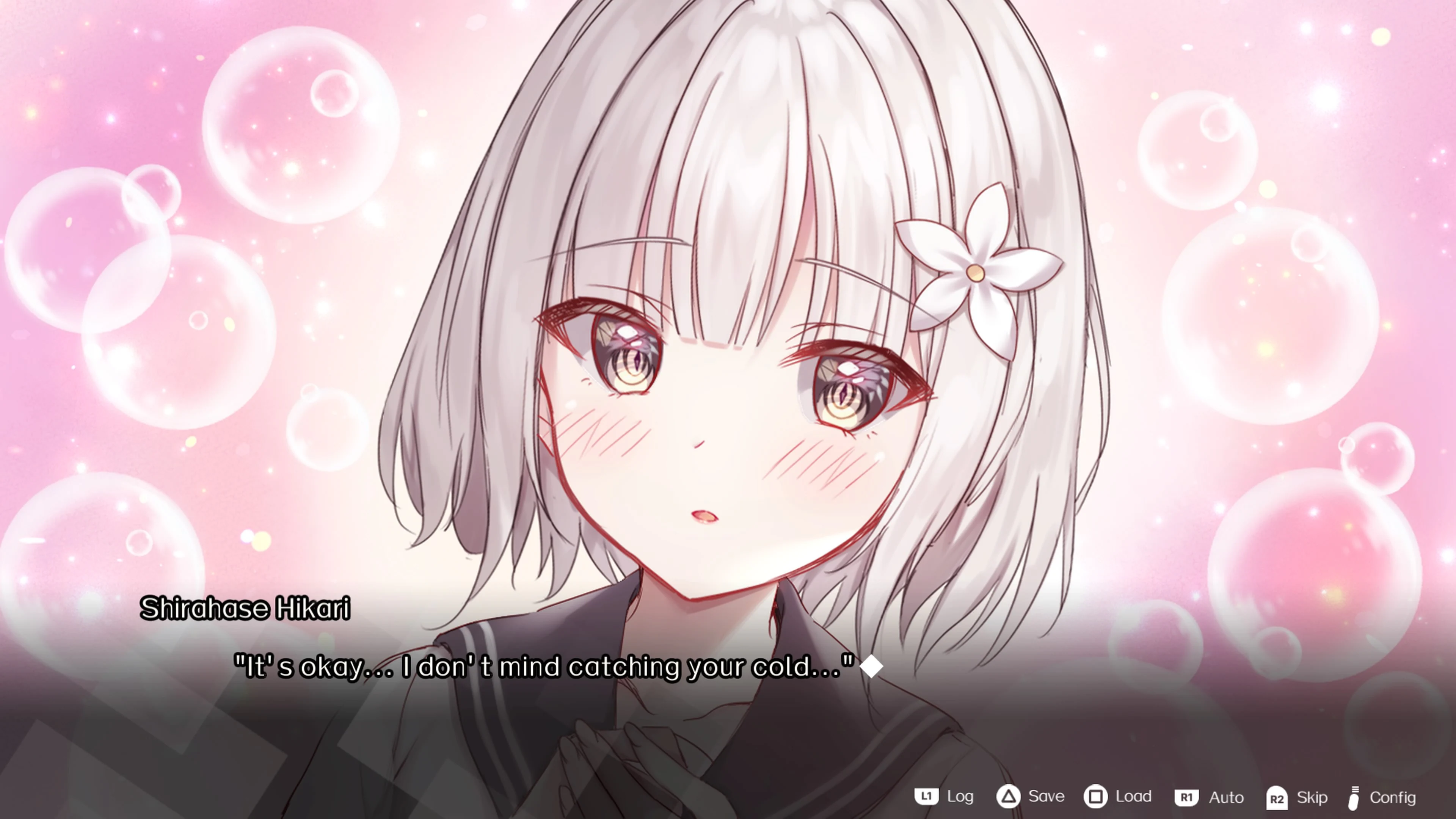Click Shirahase Hikari's name plate
This screenshot has width=1456, height=819.
pos(245,609)
